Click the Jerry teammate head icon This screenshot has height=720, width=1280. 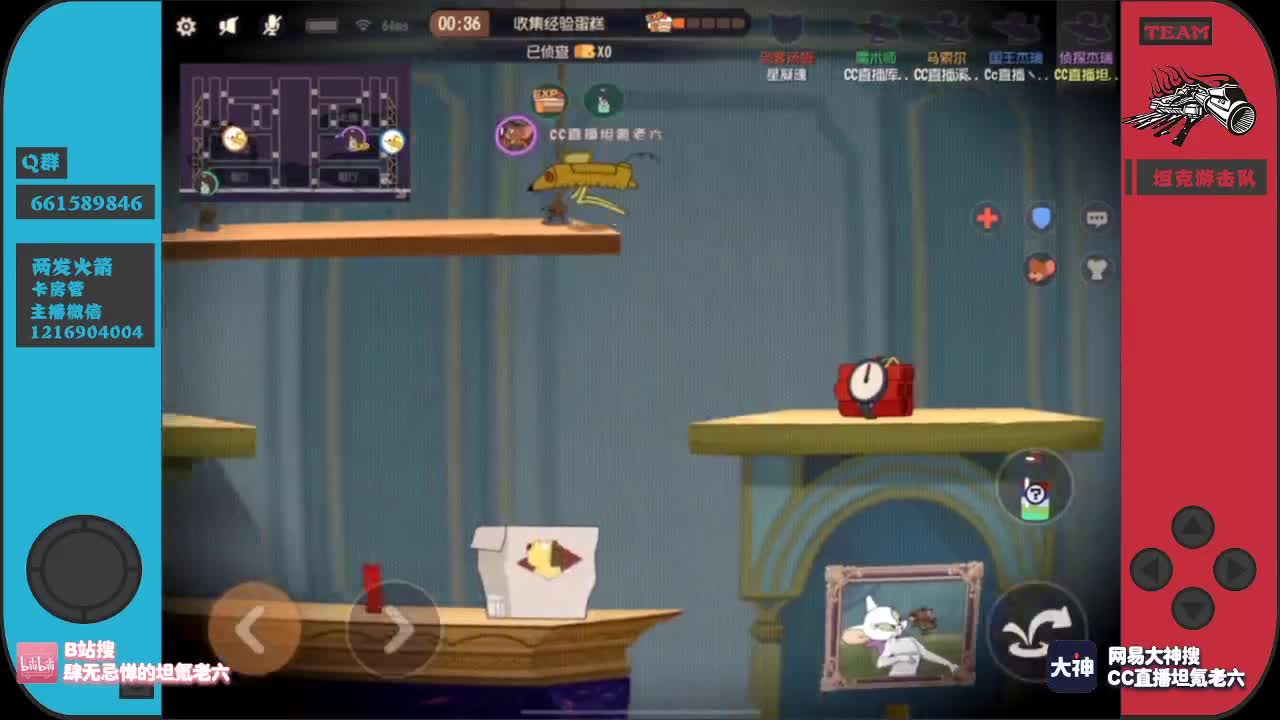pos(1040,270)
